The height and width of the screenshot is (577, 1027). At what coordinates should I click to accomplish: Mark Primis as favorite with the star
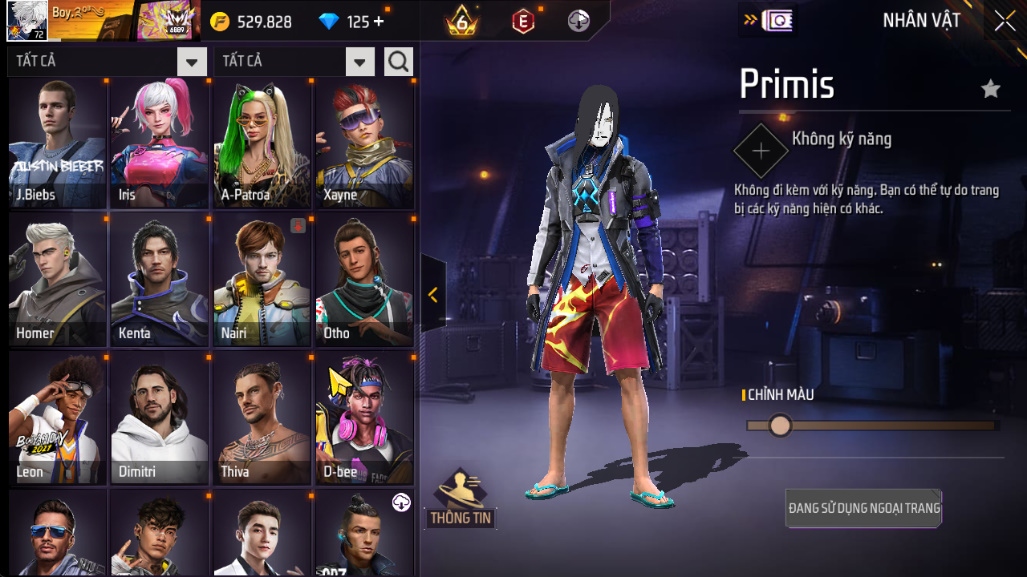click(990, 89)
